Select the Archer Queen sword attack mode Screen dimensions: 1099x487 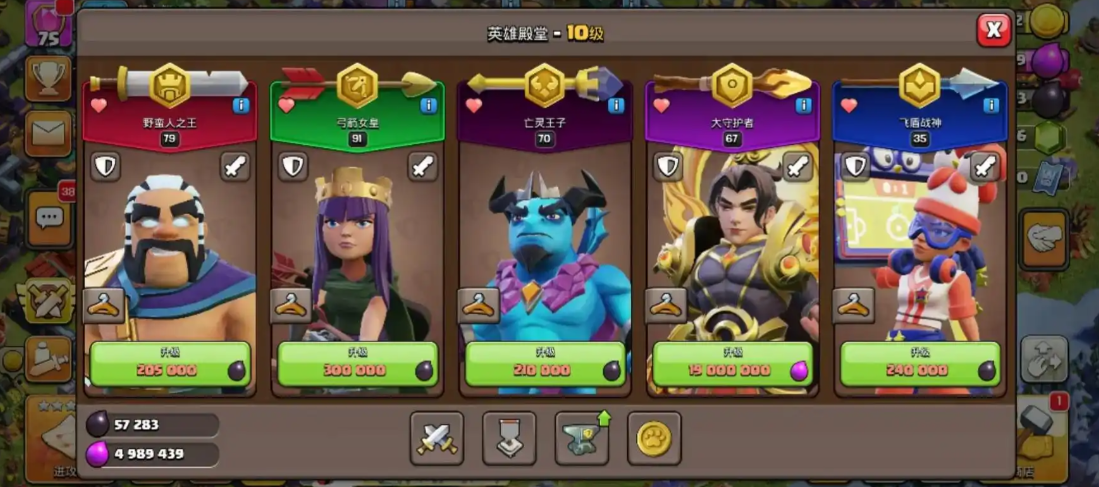[x=423, y=166]
